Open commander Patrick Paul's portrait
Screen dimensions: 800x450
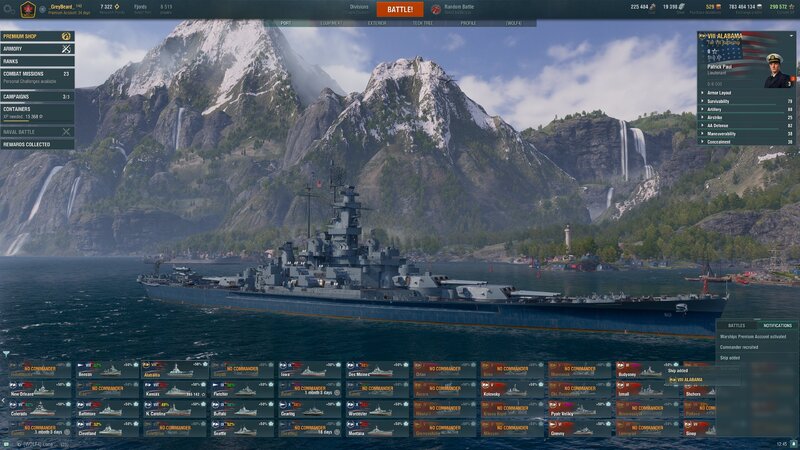tap(776, 69)
